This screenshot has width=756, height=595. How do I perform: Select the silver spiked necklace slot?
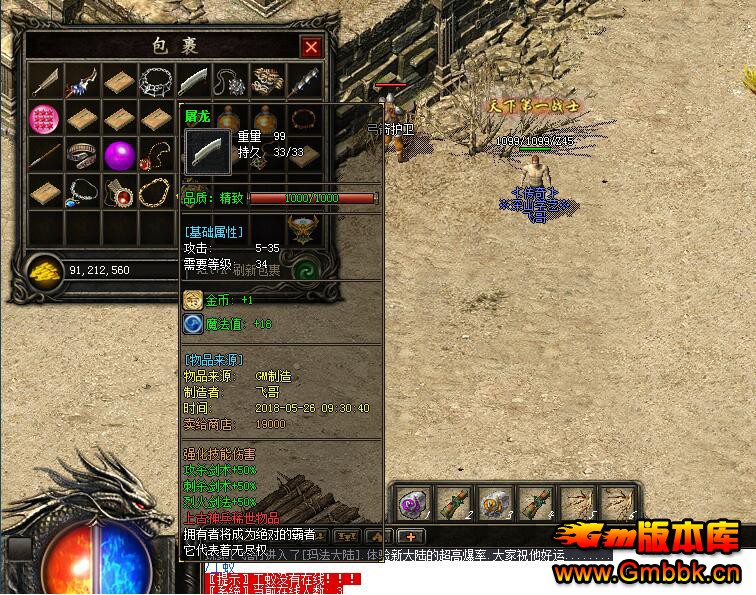(157, 82)
